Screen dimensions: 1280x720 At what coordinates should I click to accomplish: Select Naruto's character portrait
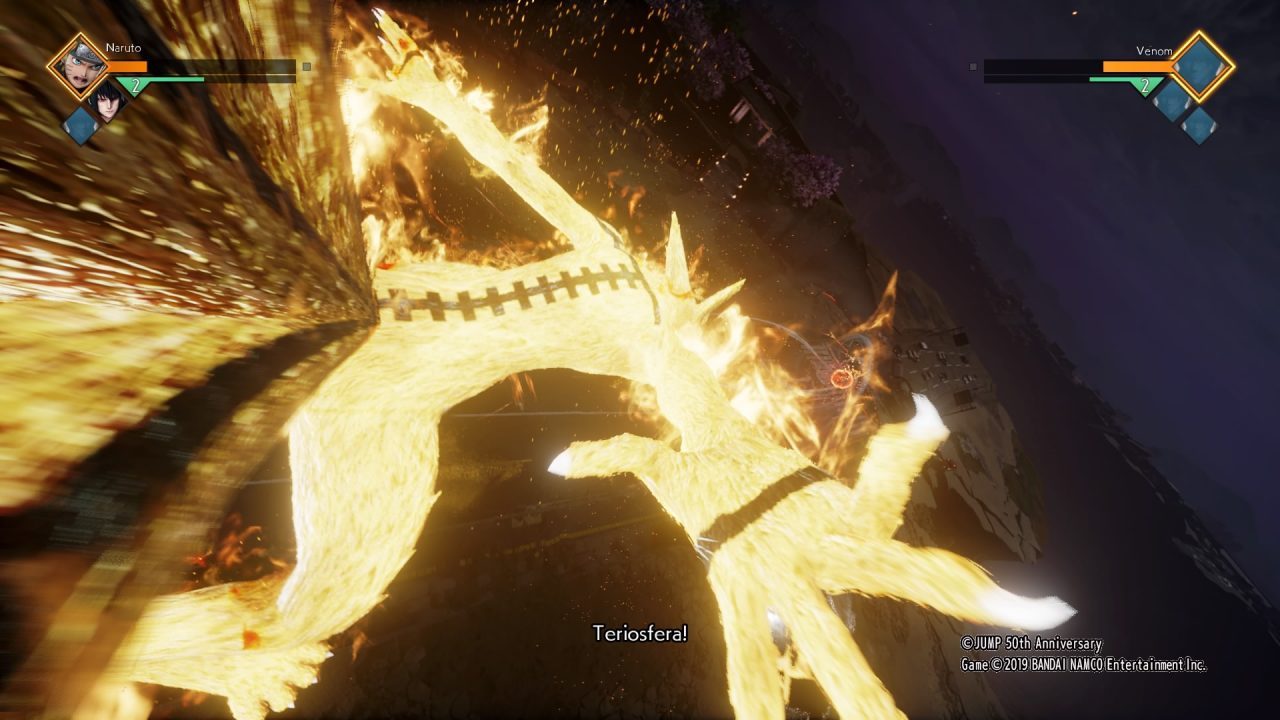[77, 66]
